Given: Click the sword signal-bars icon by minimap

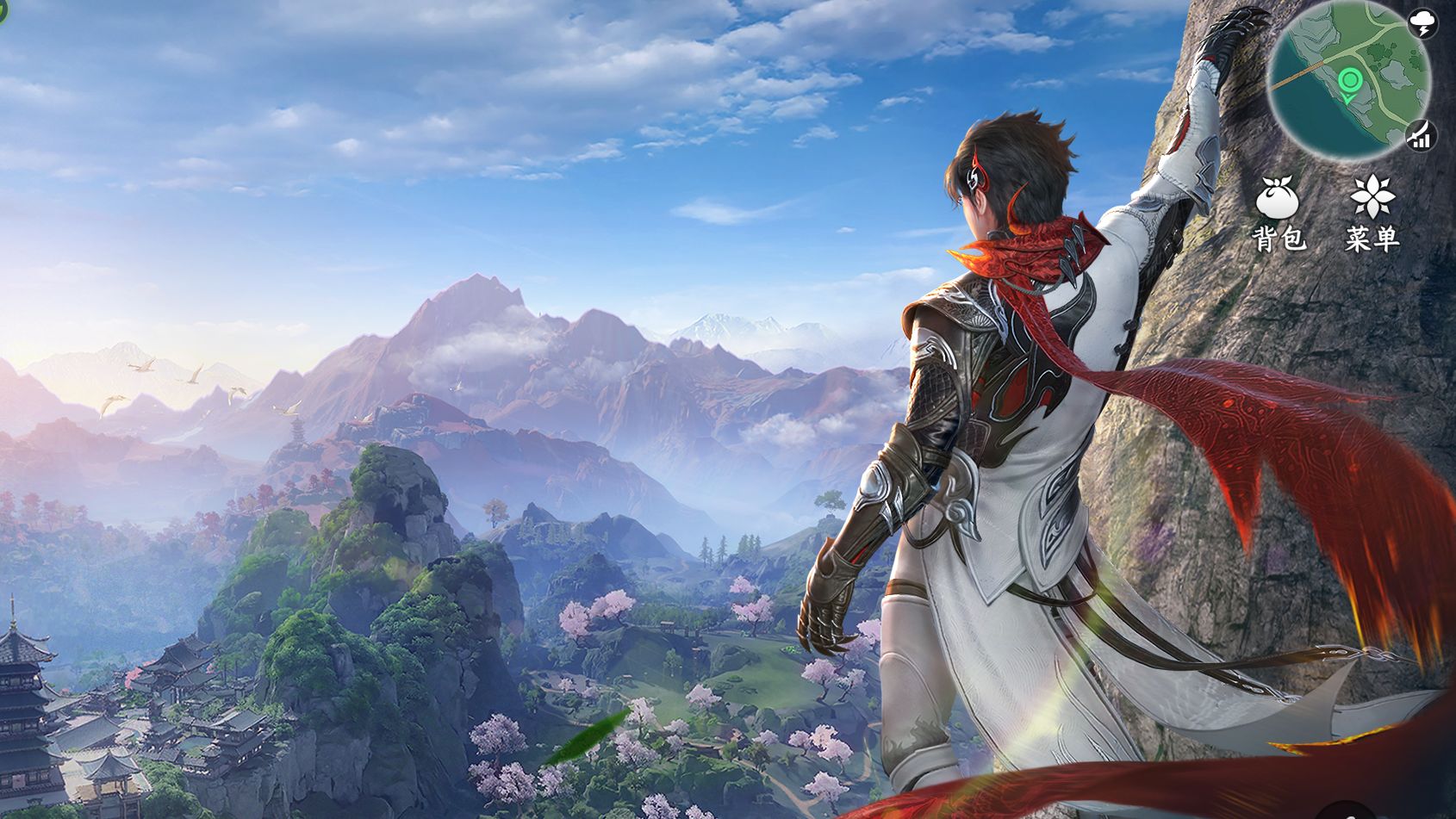Looking at the screenshot, I should (x=1420, y=135).
